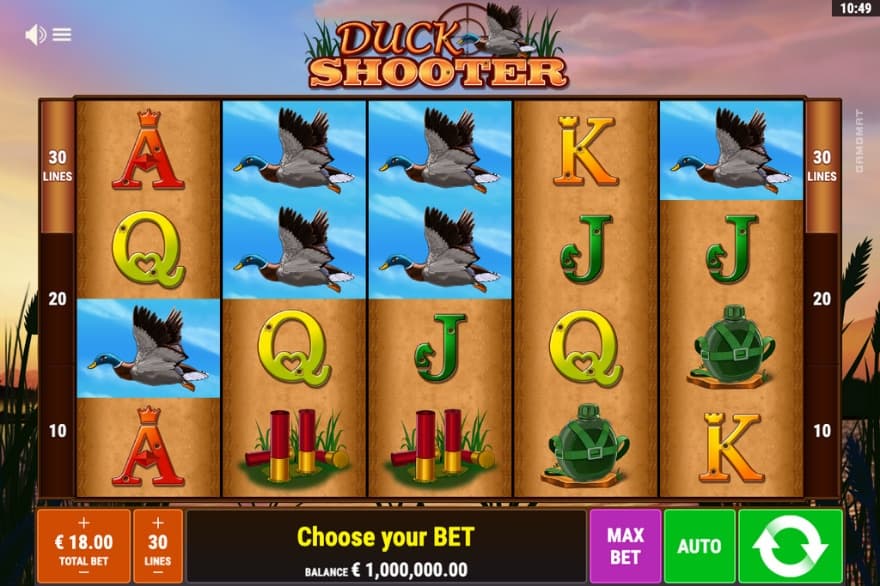
Task: Increase total bet with the plus sign
Action: 83,522
